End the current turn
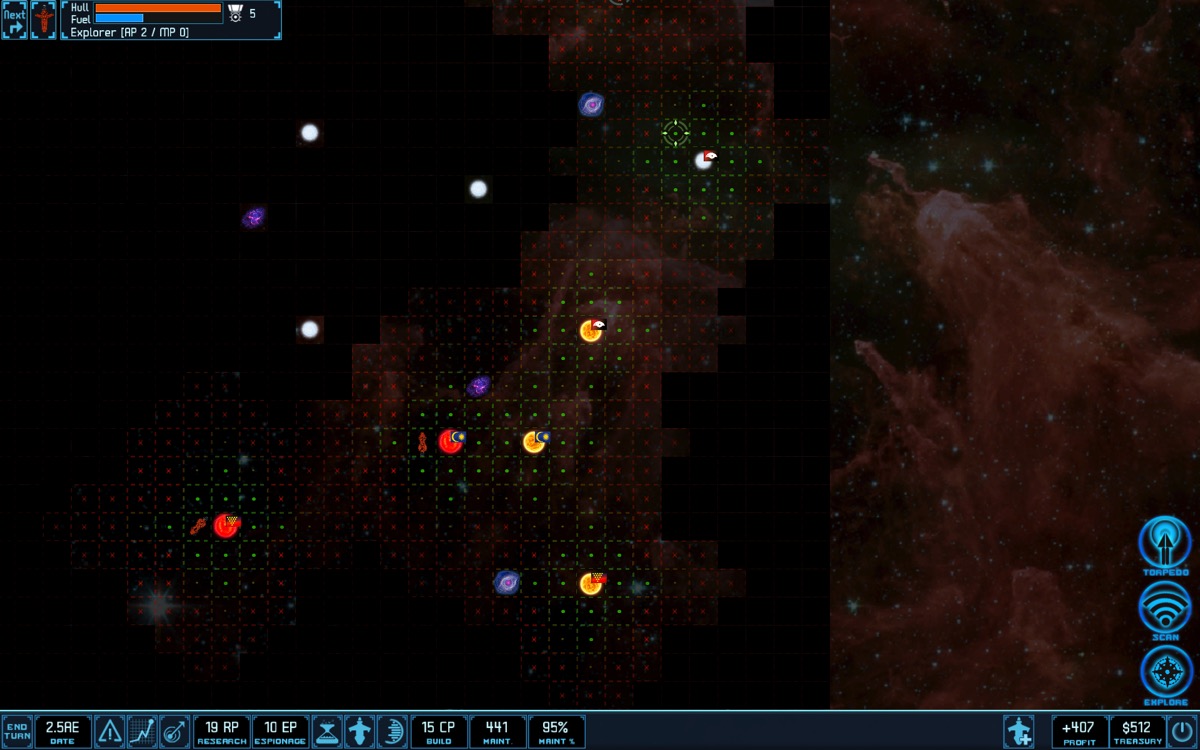This screenshot has height=750, width=1200. click(16, 731)
